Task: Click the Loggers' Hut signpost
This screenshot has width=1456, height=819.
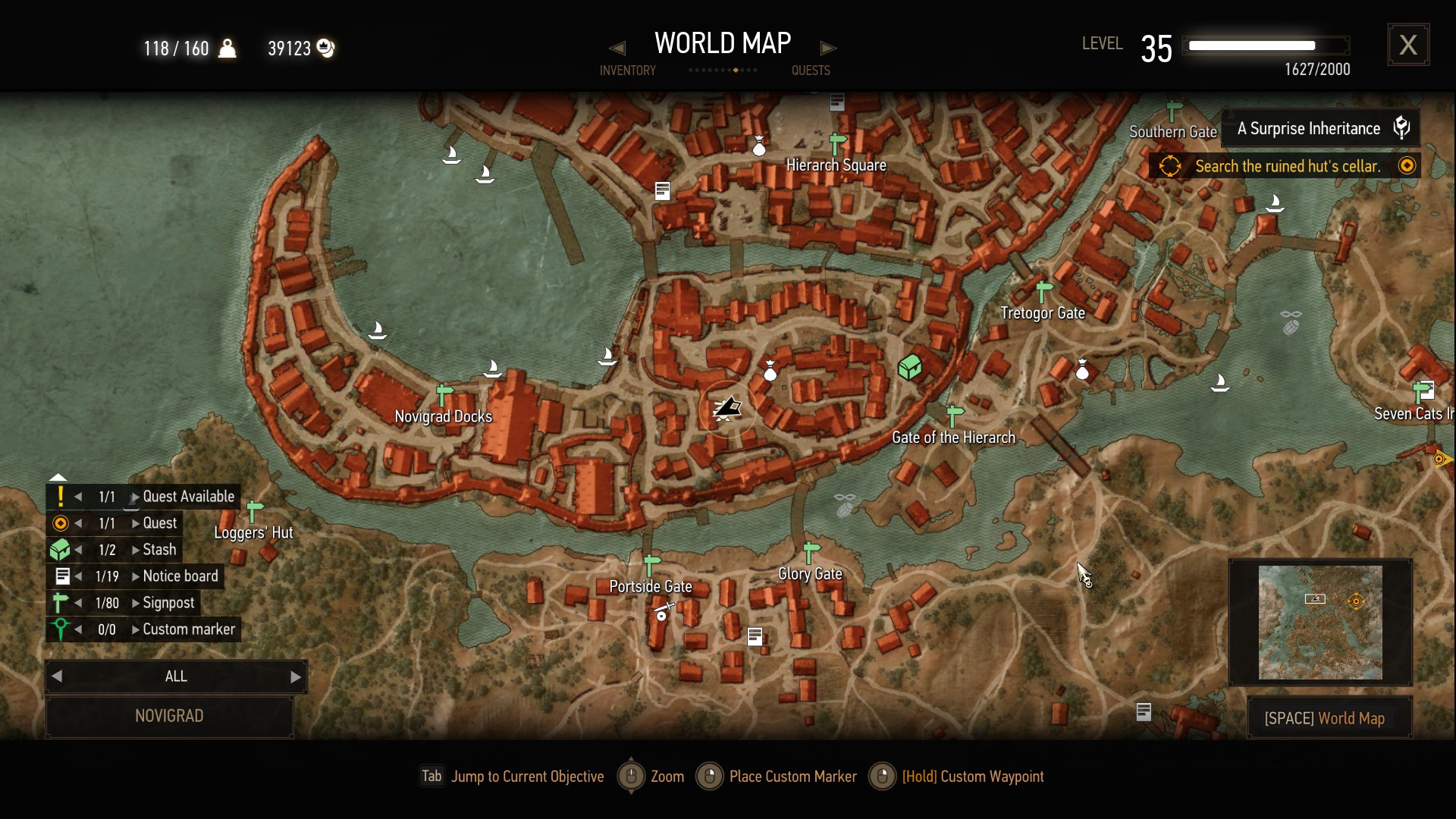Action: click(255, 511)
